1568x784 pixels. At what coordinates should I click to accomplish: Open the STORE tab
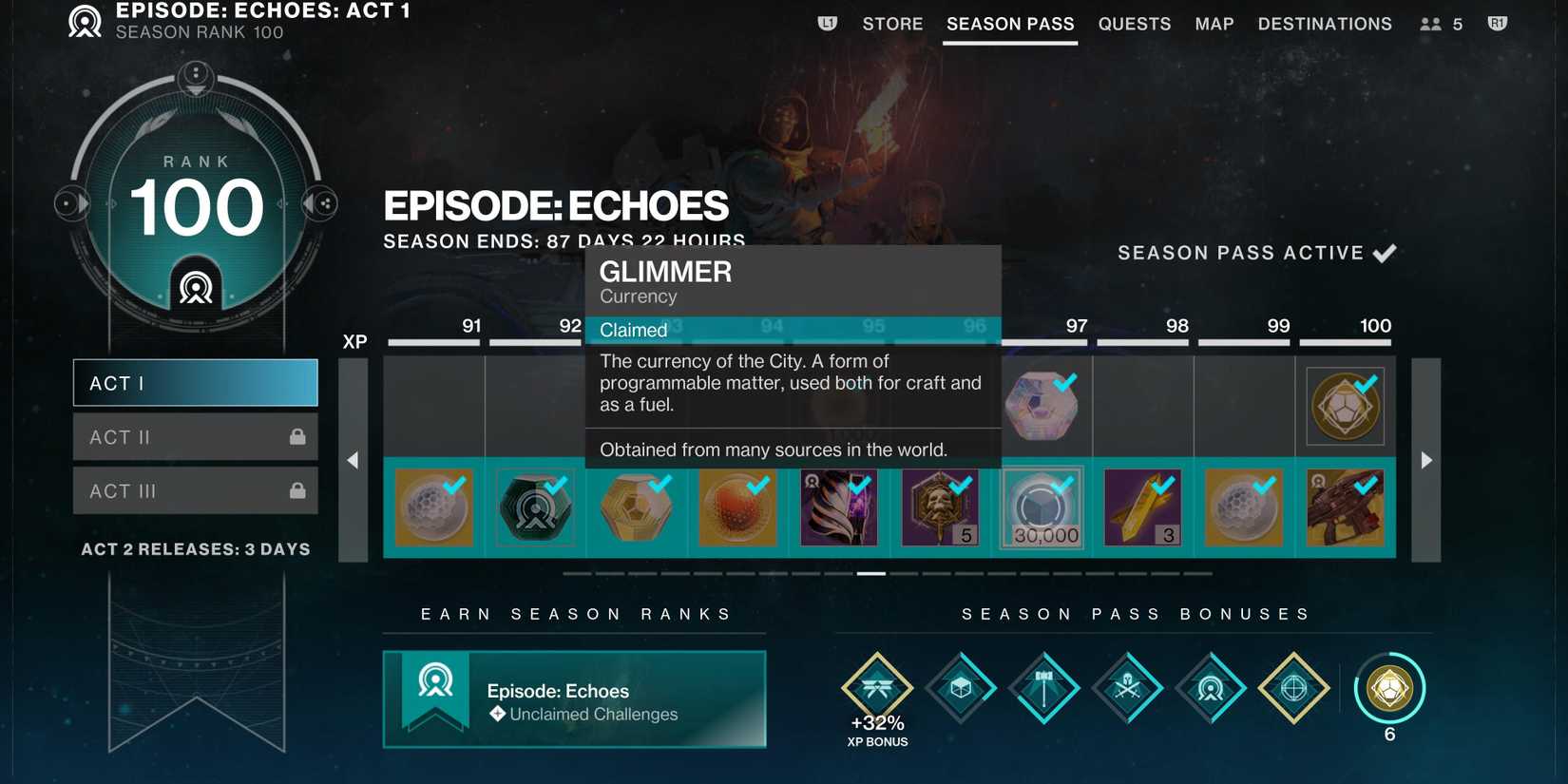[x=891, y=24]
